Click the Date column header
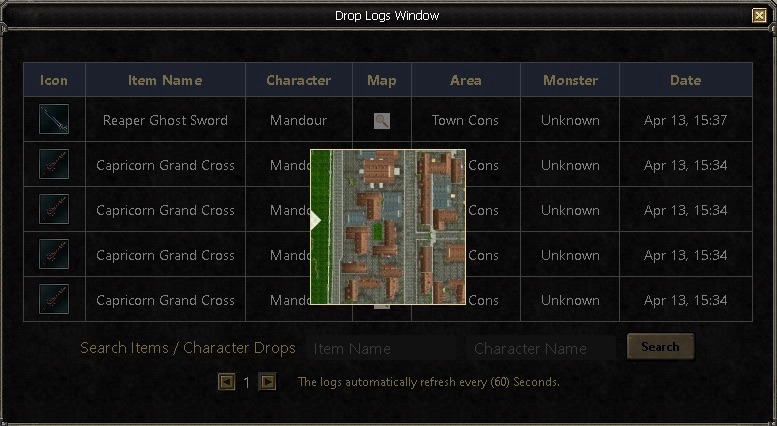777x426 pixels. [x=685, y=80]
